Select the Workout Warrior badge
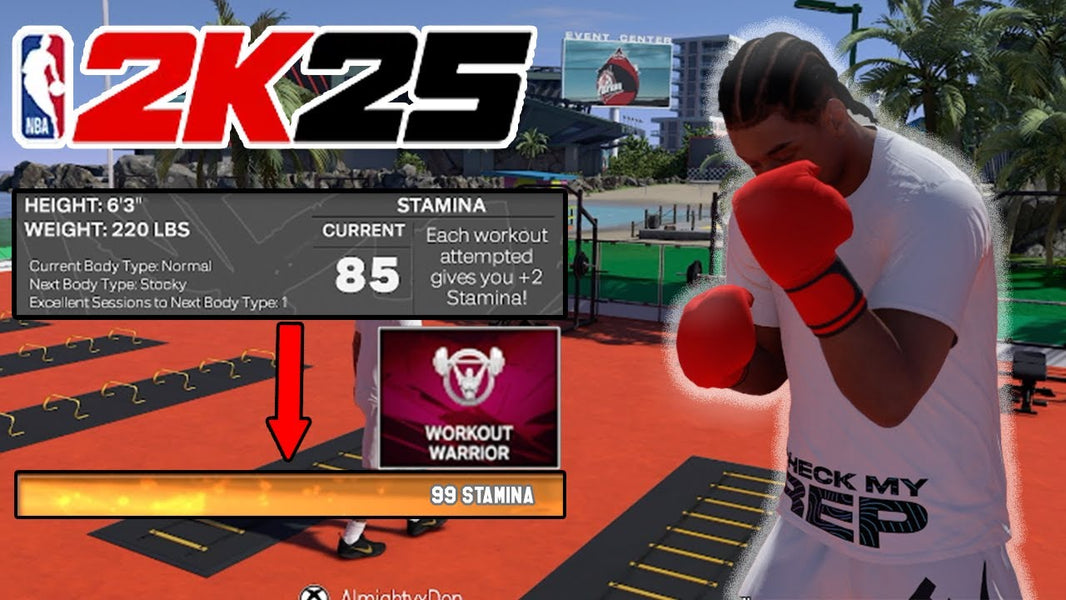This screenshot has height=600, width=1066. click(x=468, y=396)
